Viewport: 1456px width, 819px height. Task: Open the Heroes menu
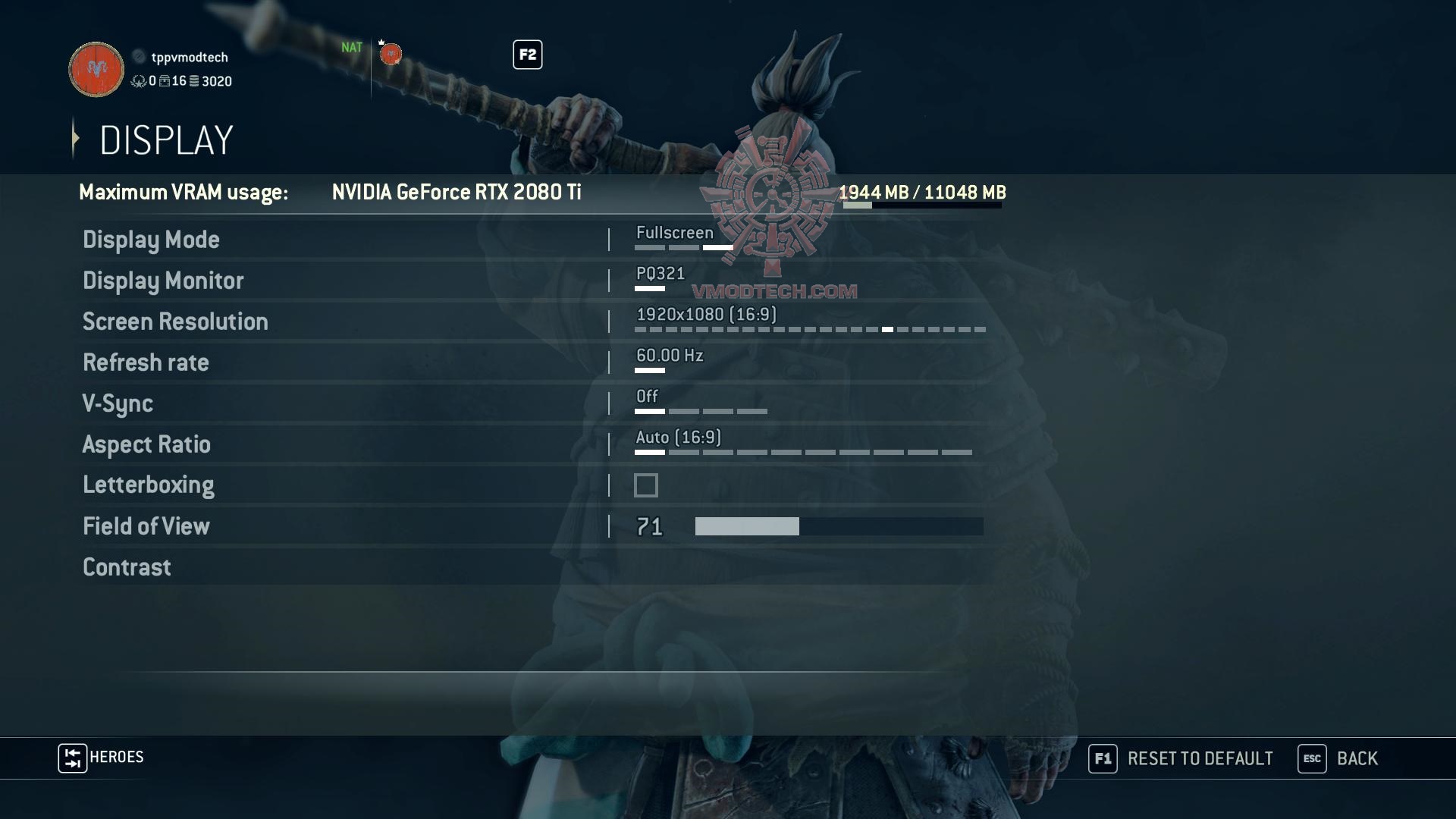[x=101, y=758]
